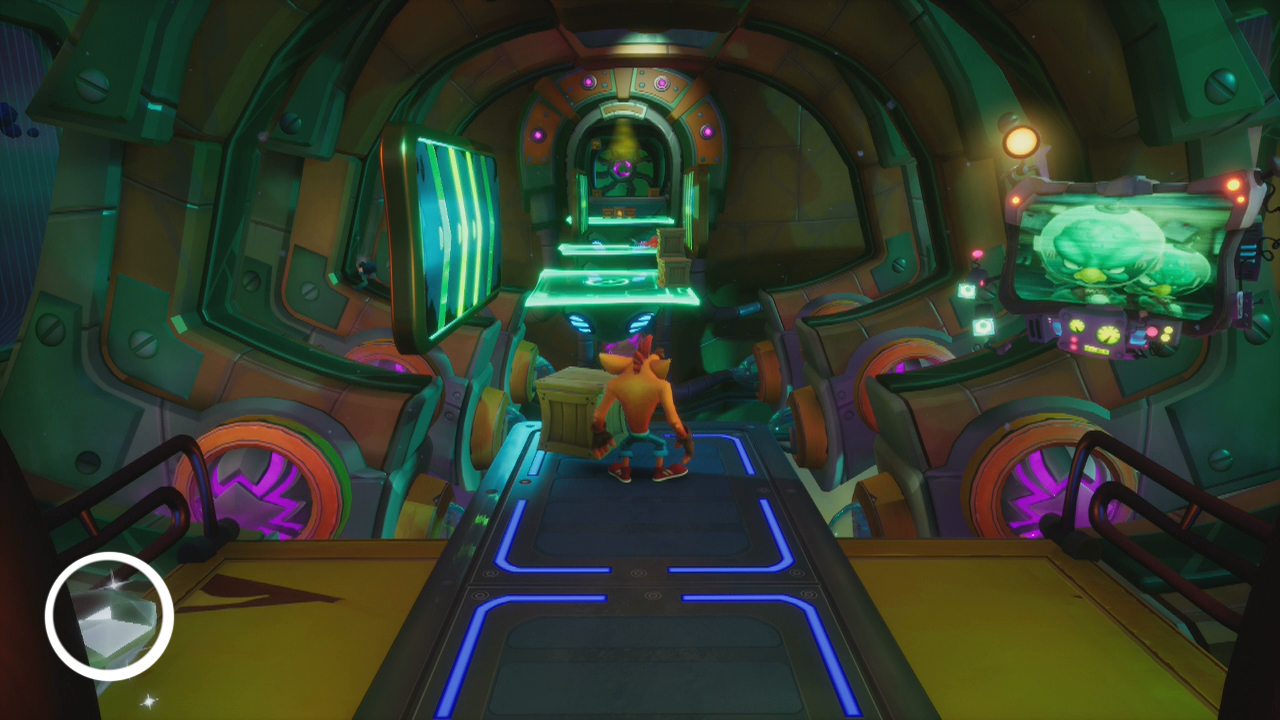Click the yellow striped meter strip on the console

1097,349
